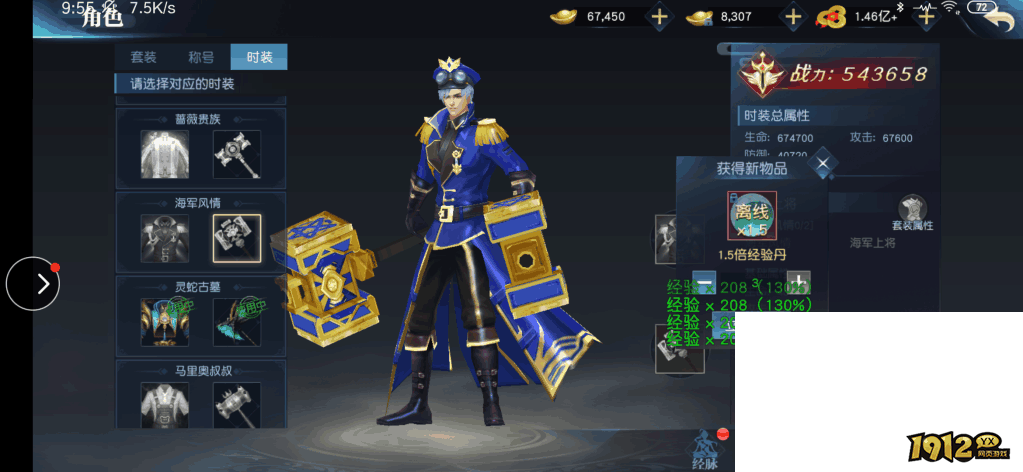Choose the 马里奥叔叔 outfit costume
The width and height of the screenshot is (1023, 472).
pos(165,405)
